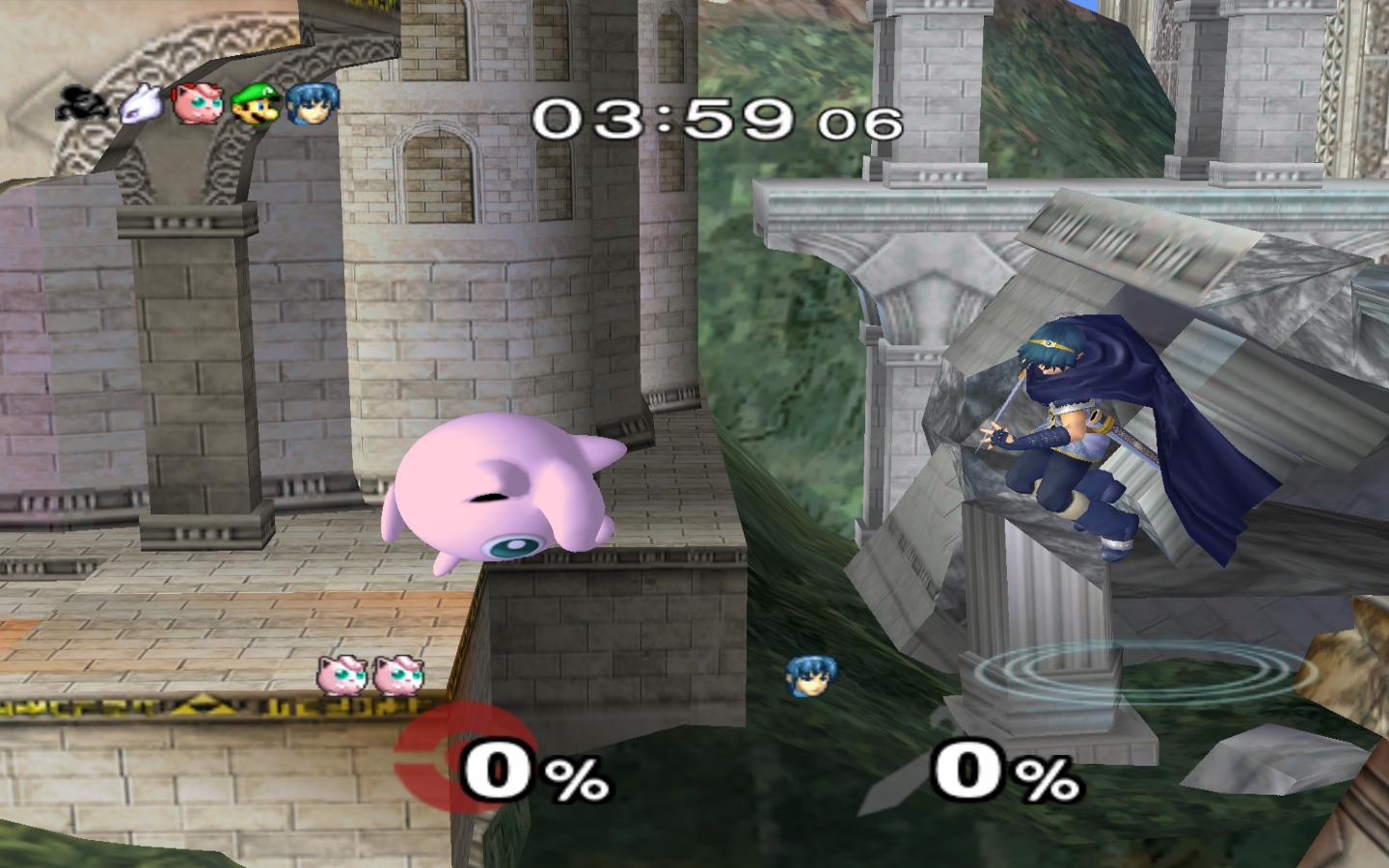Pick the Marth icon in the top lineup
The image size is (1389, 868).
pyautogui.click(x=313, y=102)
